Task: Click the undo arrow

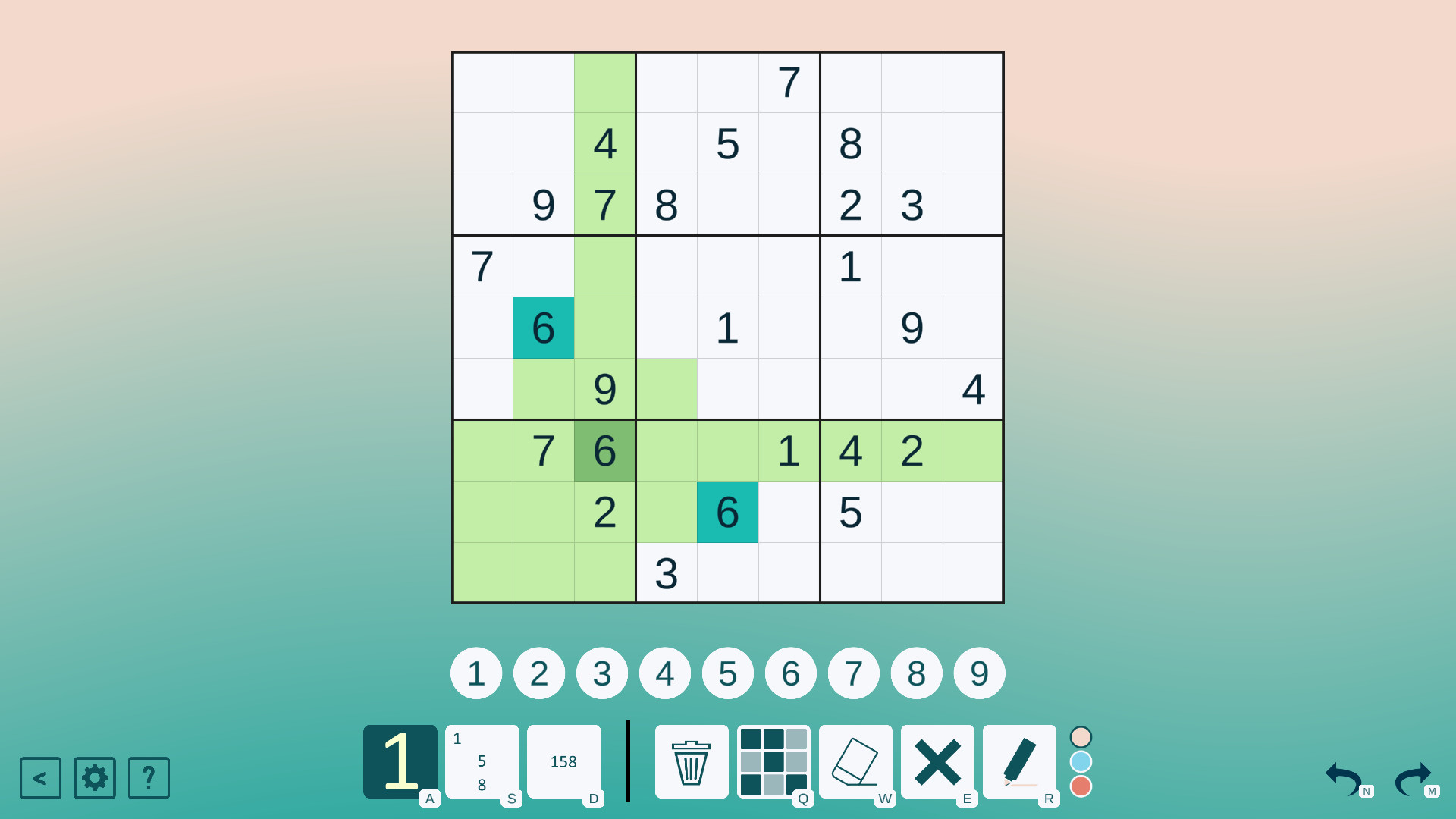Action: coord(1344,779)
